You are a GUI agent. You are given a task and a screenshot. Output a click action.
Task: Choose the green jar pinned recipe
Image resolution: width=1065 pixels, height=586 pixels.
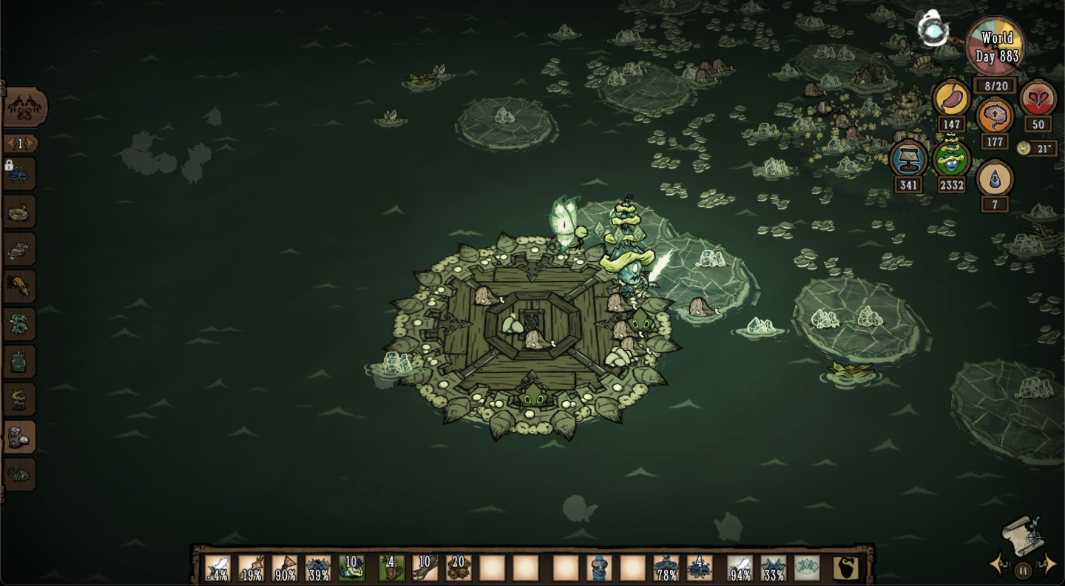(x=20, y=361)
